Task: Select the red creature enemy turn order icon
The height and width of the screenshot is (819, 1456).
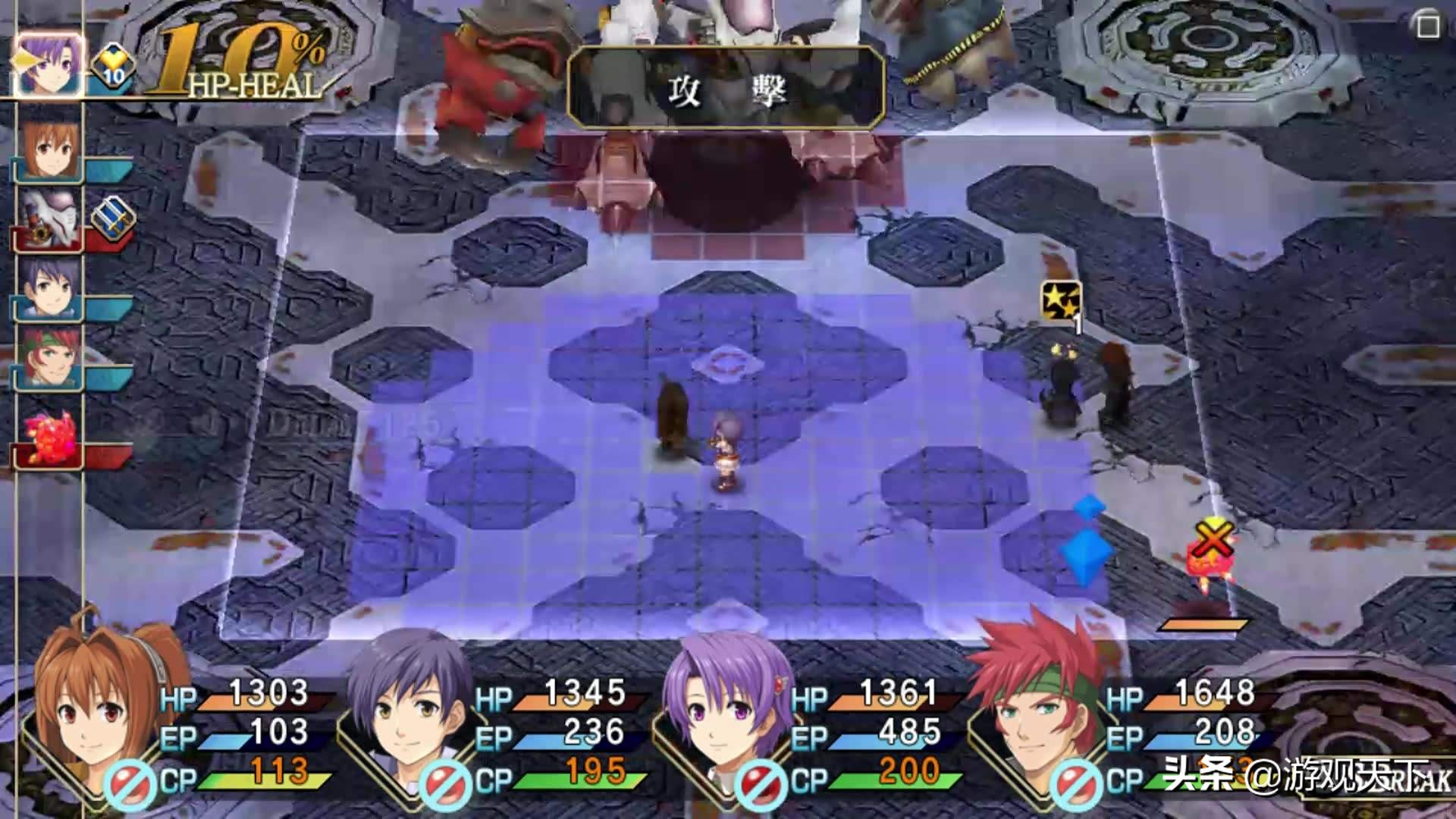Action: point(49,438)
